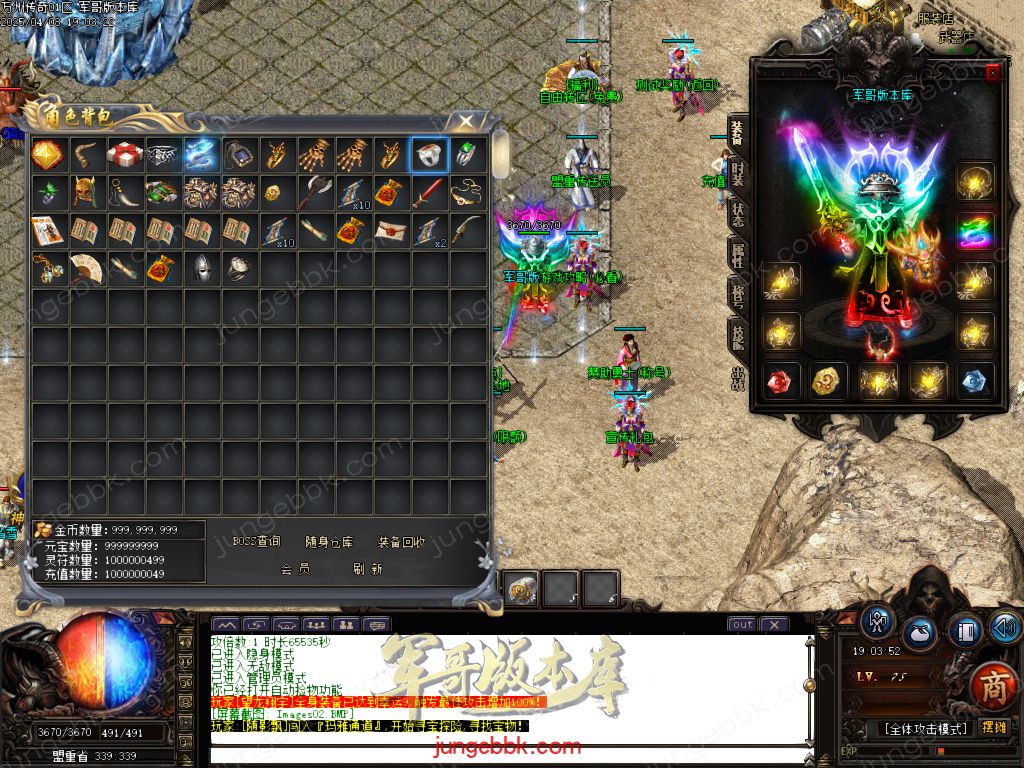The width and height of the screenshot is (1024, 768).
Task: Select the rainbow dragon equipment slot
Action: coord(975,231)
